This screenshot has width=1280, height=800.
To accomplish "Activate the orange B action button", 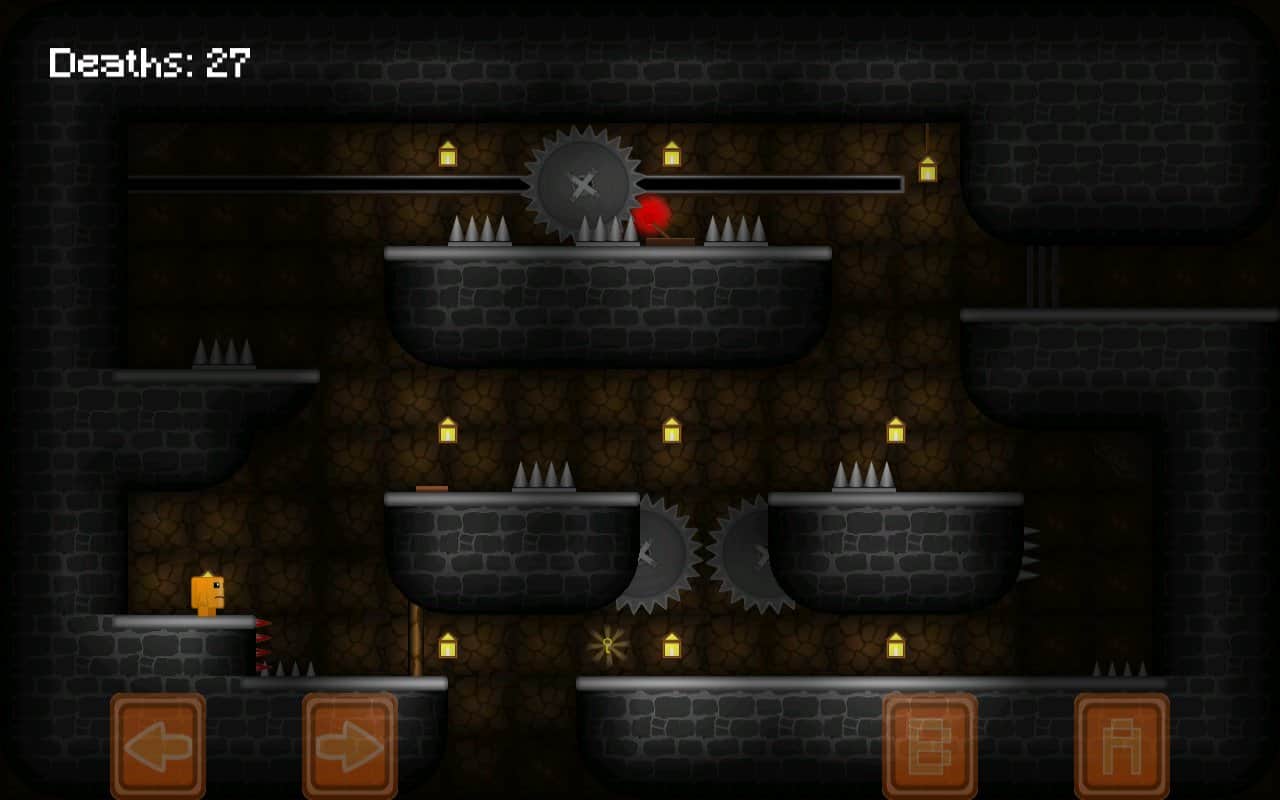I will click(x=930, y=746).
